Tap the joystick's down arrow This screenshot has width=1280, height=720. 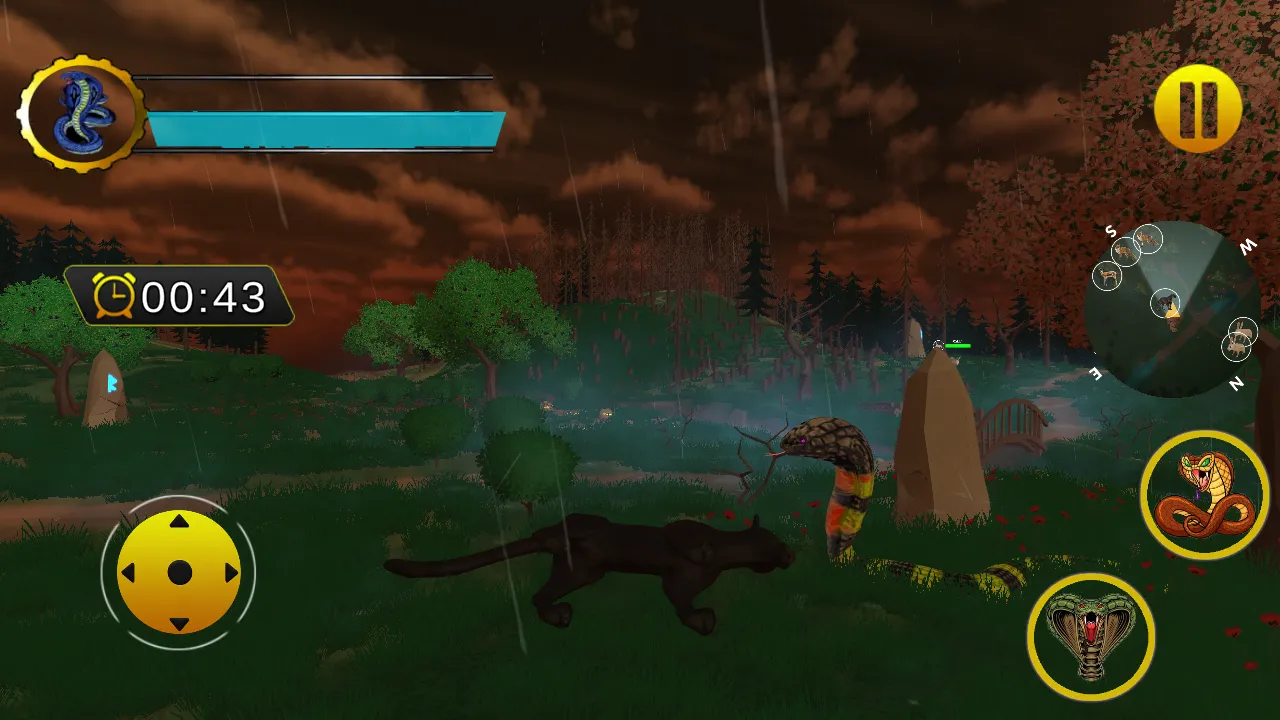pos(179,625)
